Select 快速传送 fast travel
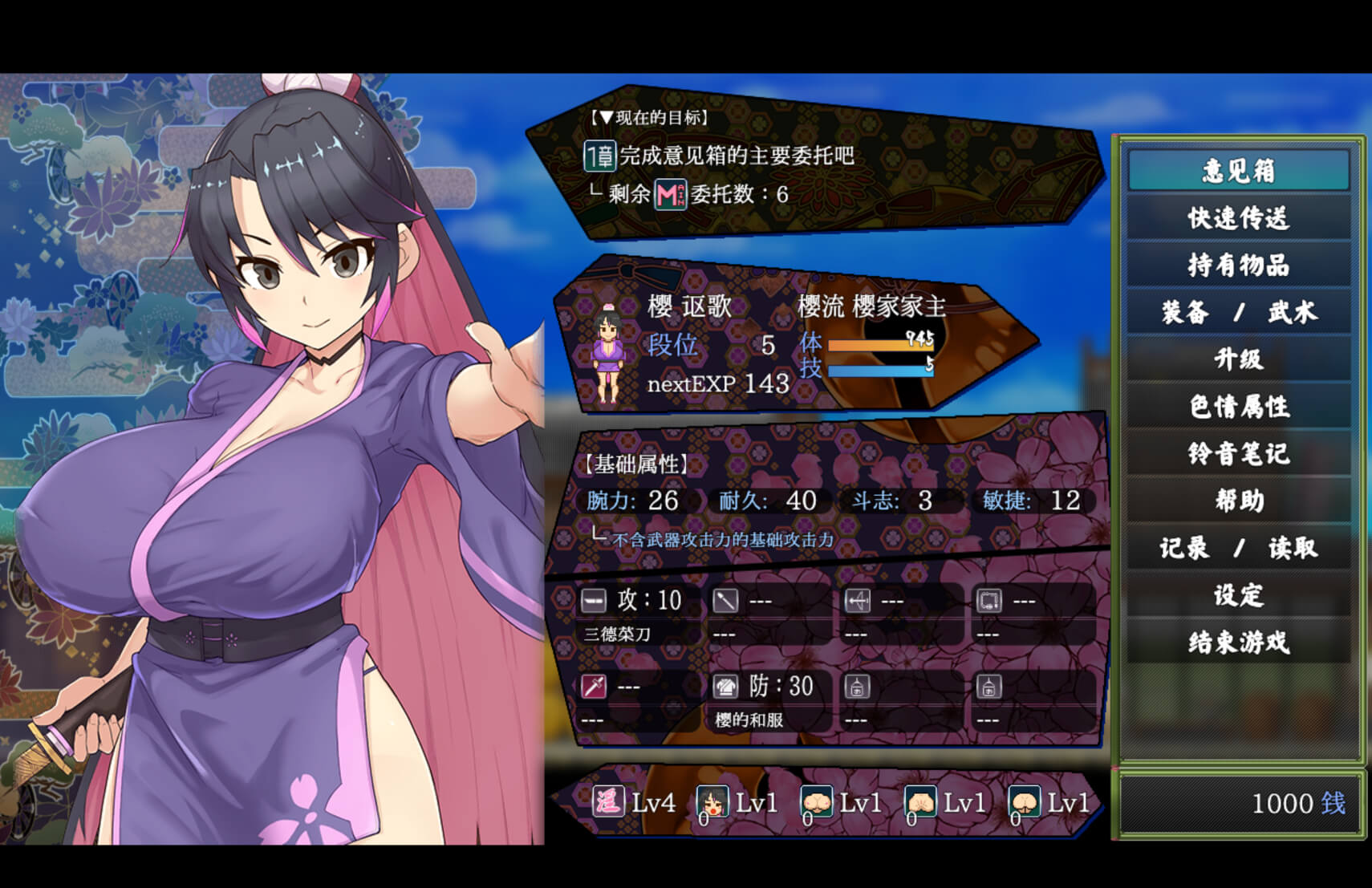1372x888 pixels. click(x=1238, y=218)
